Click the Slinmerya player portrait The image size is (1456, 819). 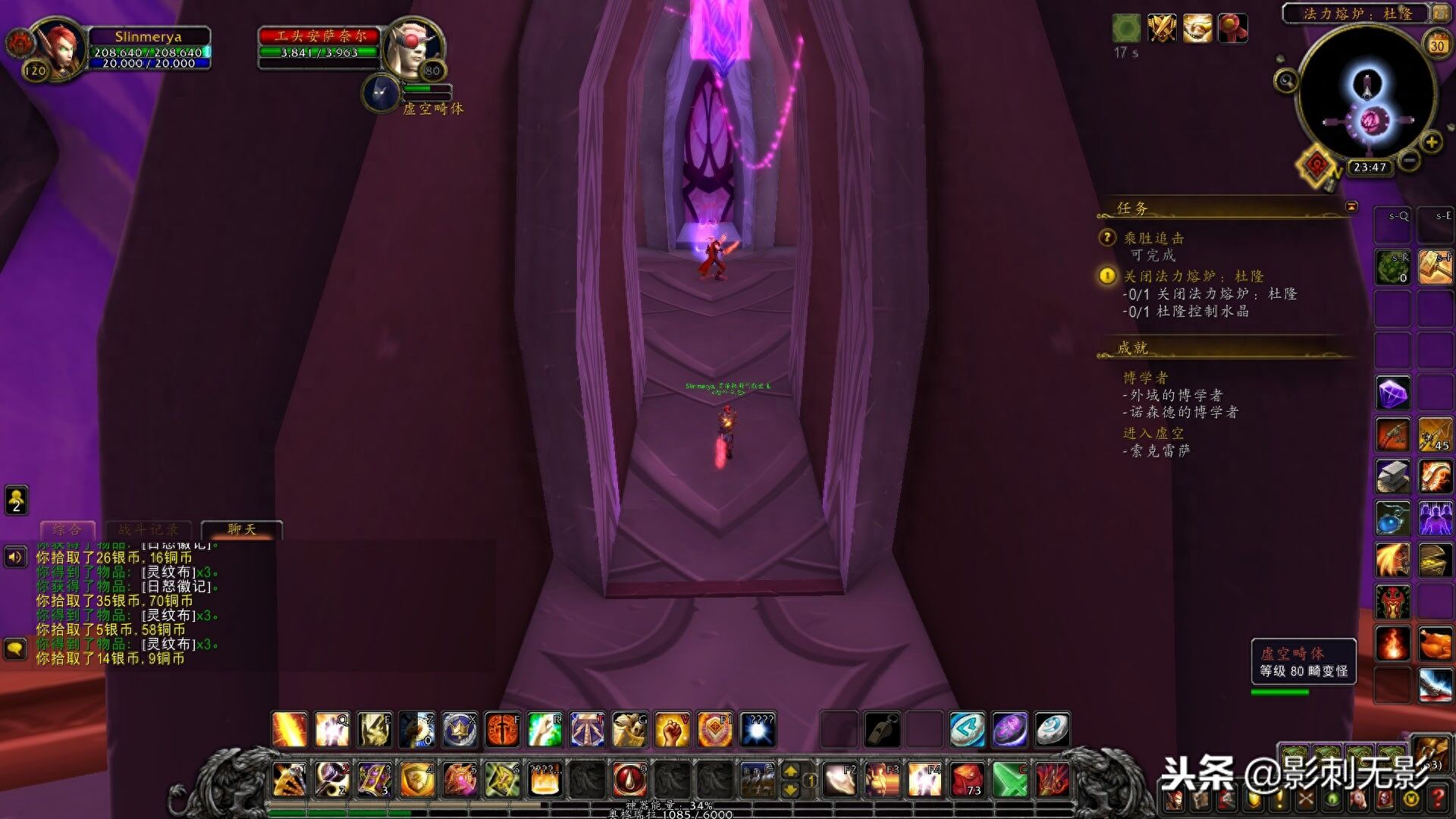[x=58, y=47]
